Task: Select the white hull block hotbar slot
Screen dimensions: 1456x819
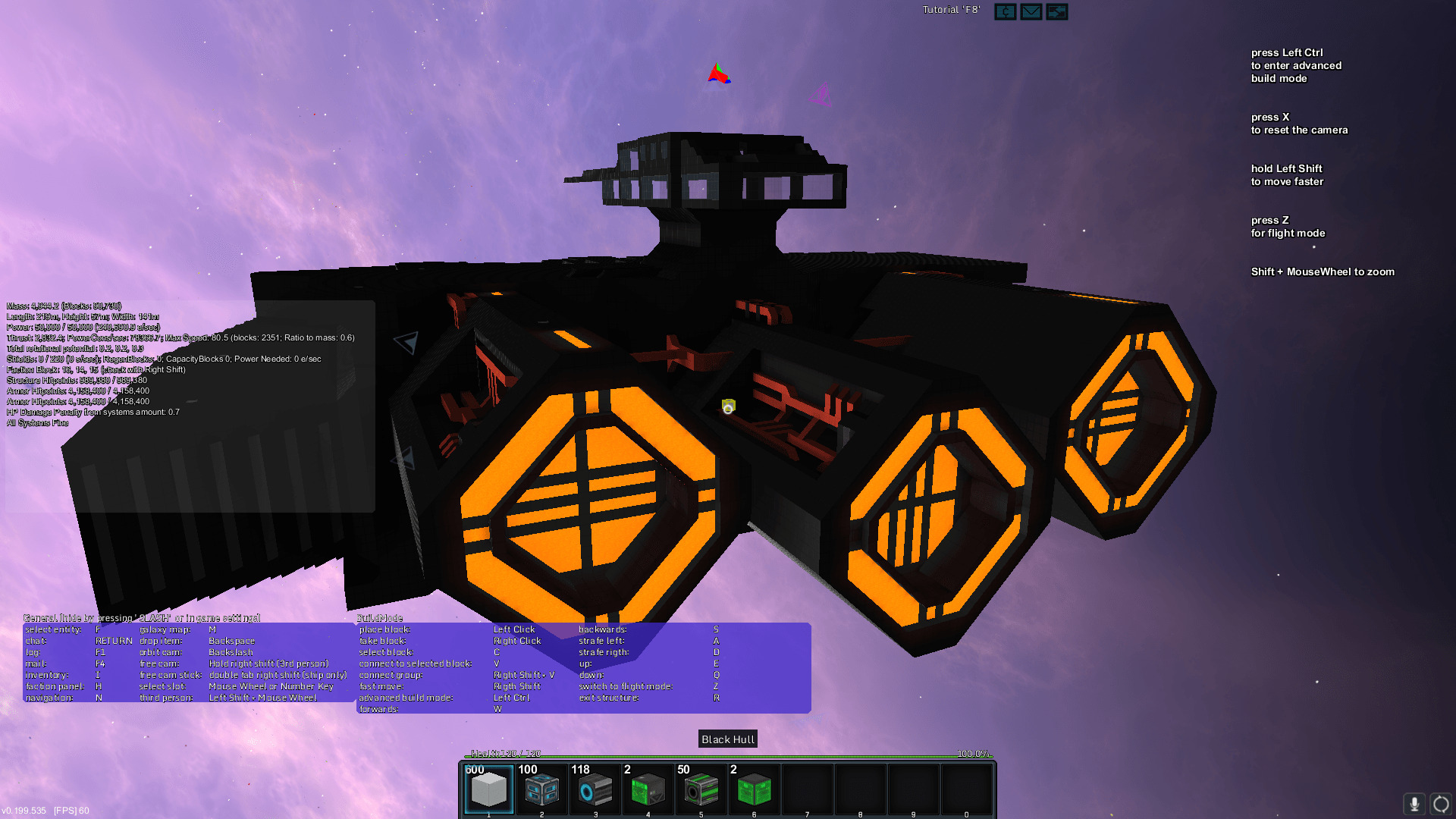Action: pos(488,789)
